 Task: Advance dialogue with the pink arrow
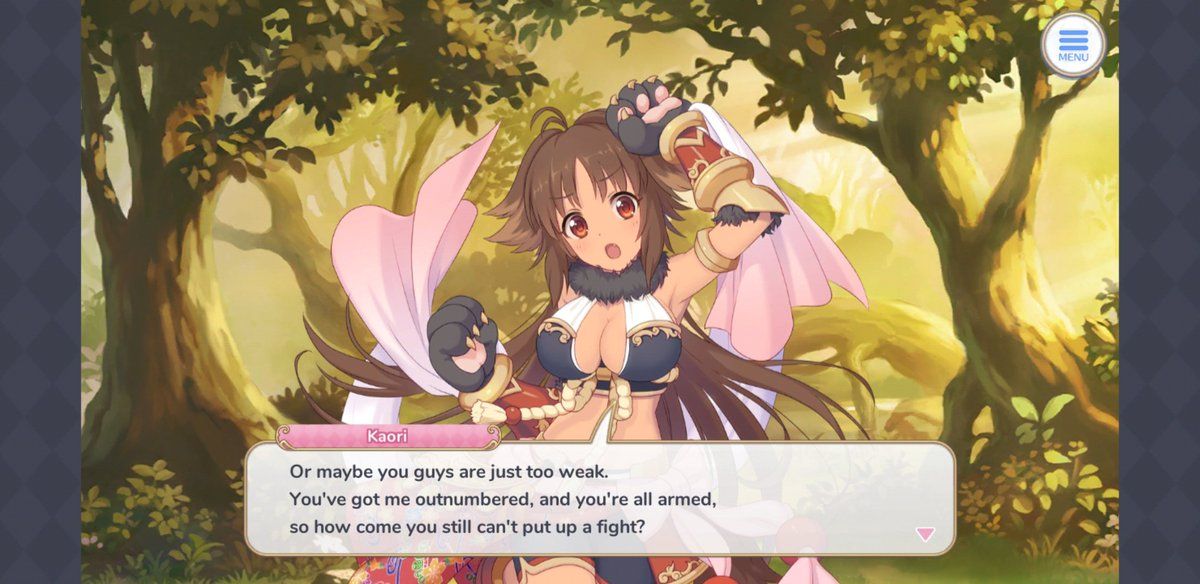coord(925,534)
